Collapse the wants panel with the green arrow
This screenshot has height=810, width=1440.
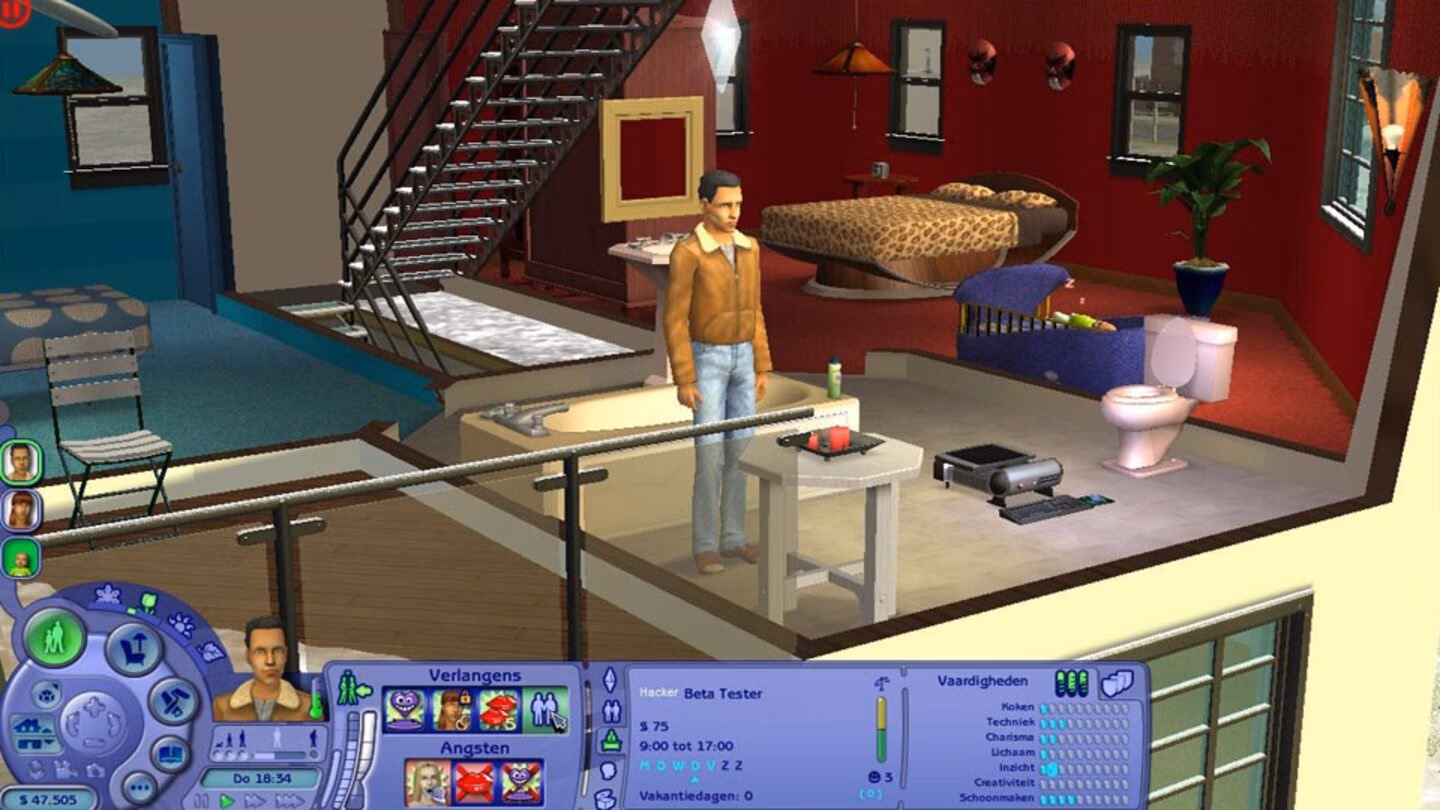(364, 690)
